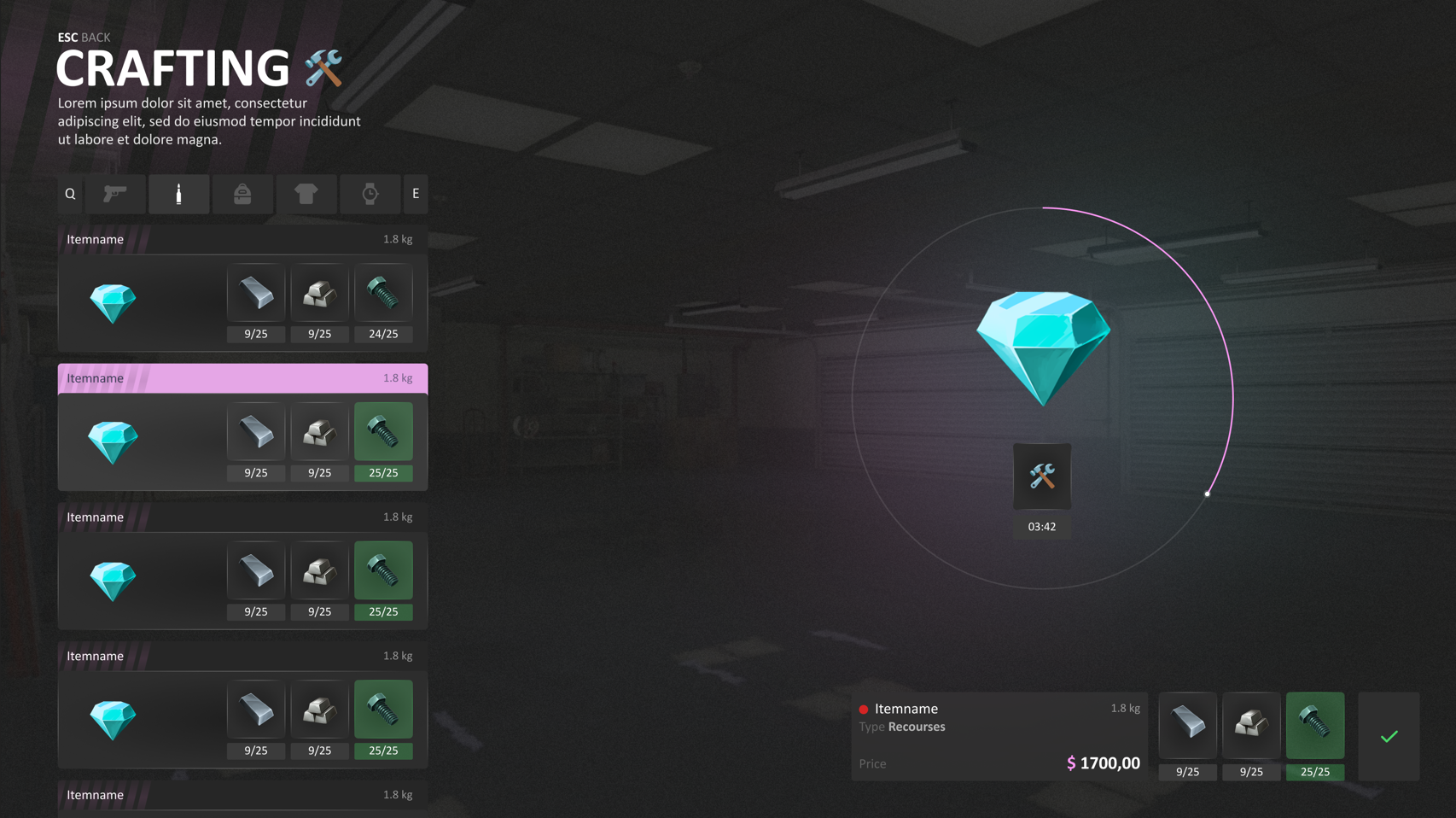1456x818 pixels.
Task: Click the metal sheet ingredient in the bottom bar
Action: [1187, 725]
